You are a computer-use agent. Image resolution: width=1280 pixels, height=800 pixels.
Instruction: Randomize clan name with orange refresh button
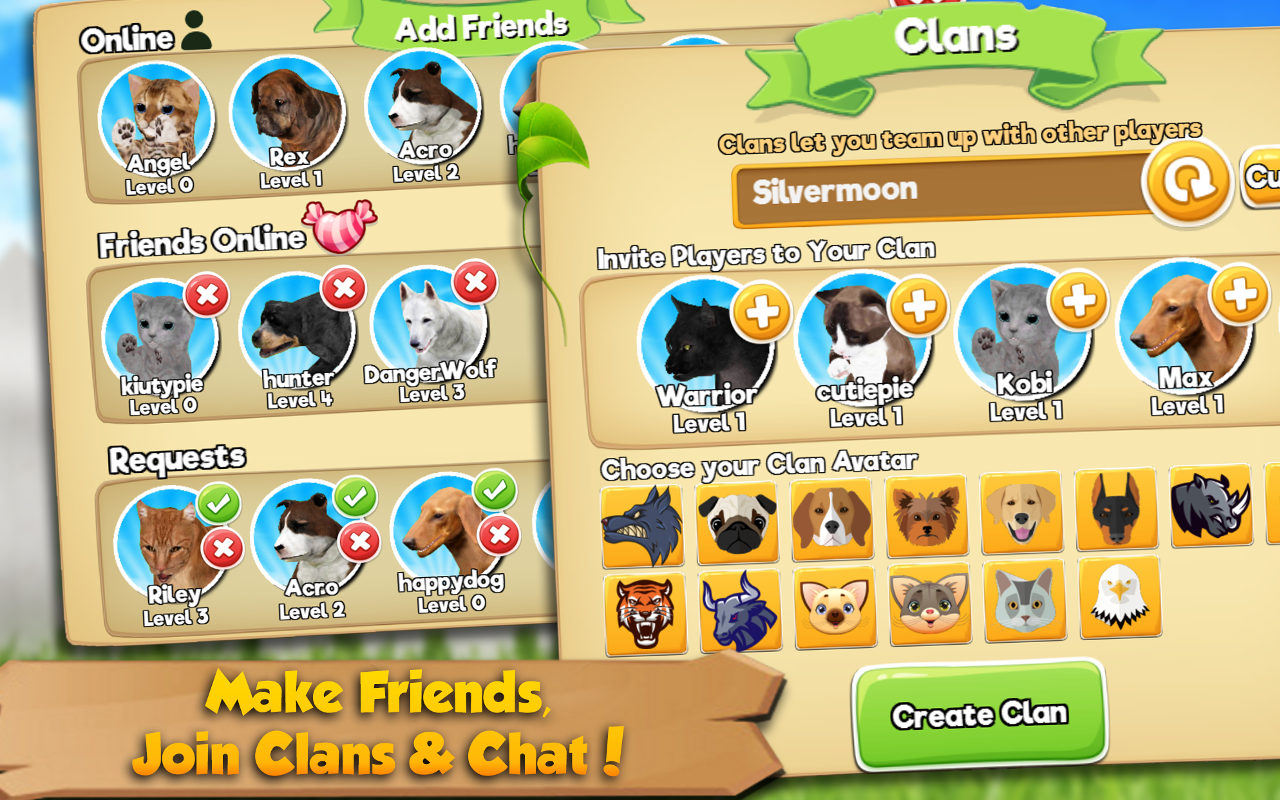[1187, 183]
